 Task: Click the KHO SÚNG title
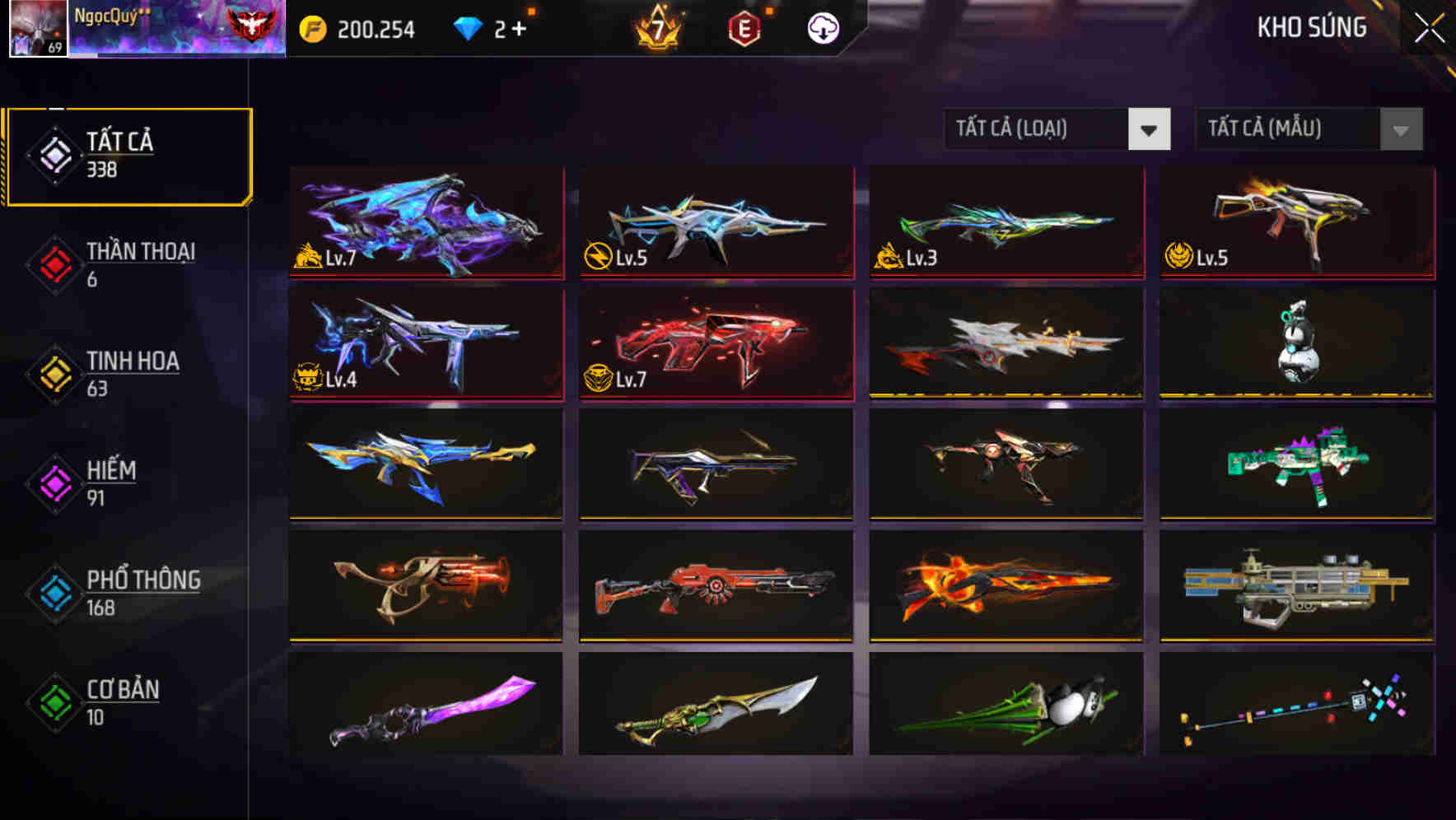[1313, 27]
